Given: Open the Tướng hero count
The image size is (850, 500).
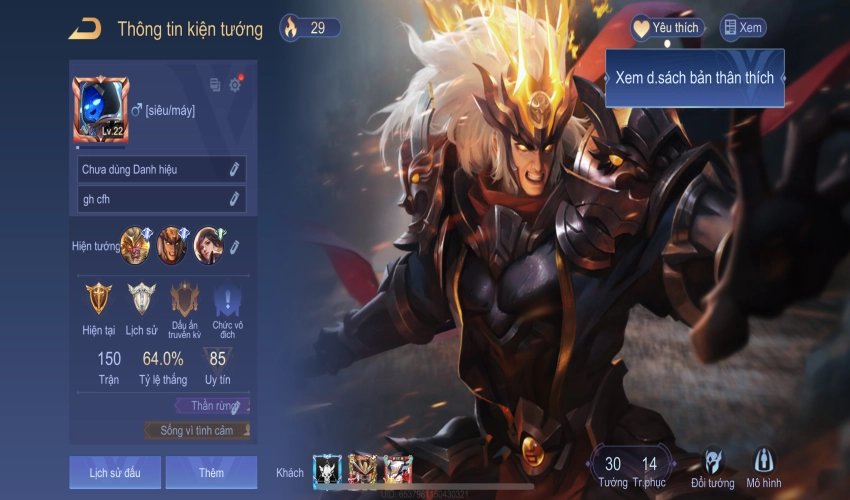Looking at the screenshot, I should coord(613,468).
